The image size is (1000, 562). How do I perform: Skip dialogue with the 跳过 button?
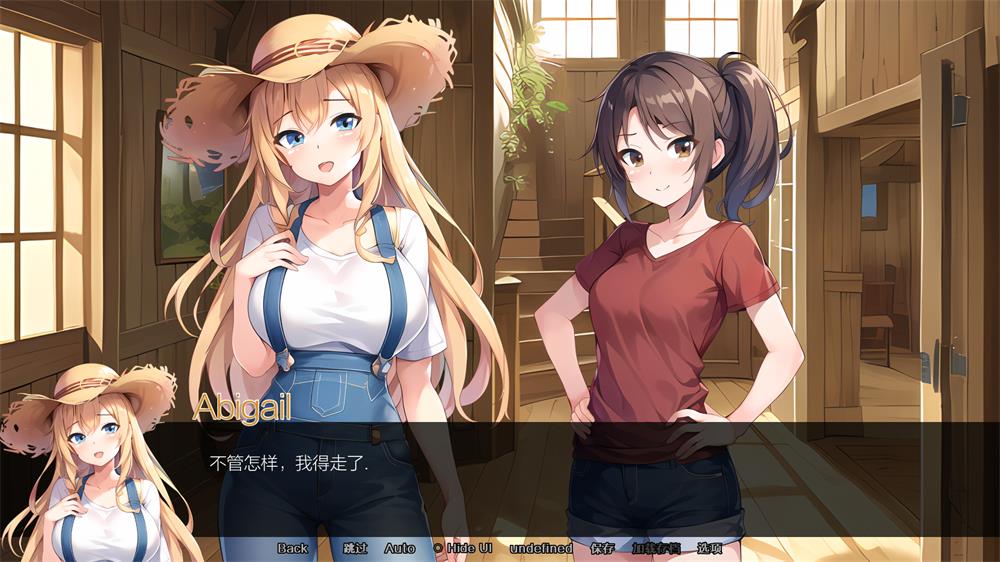pos(355,548)
